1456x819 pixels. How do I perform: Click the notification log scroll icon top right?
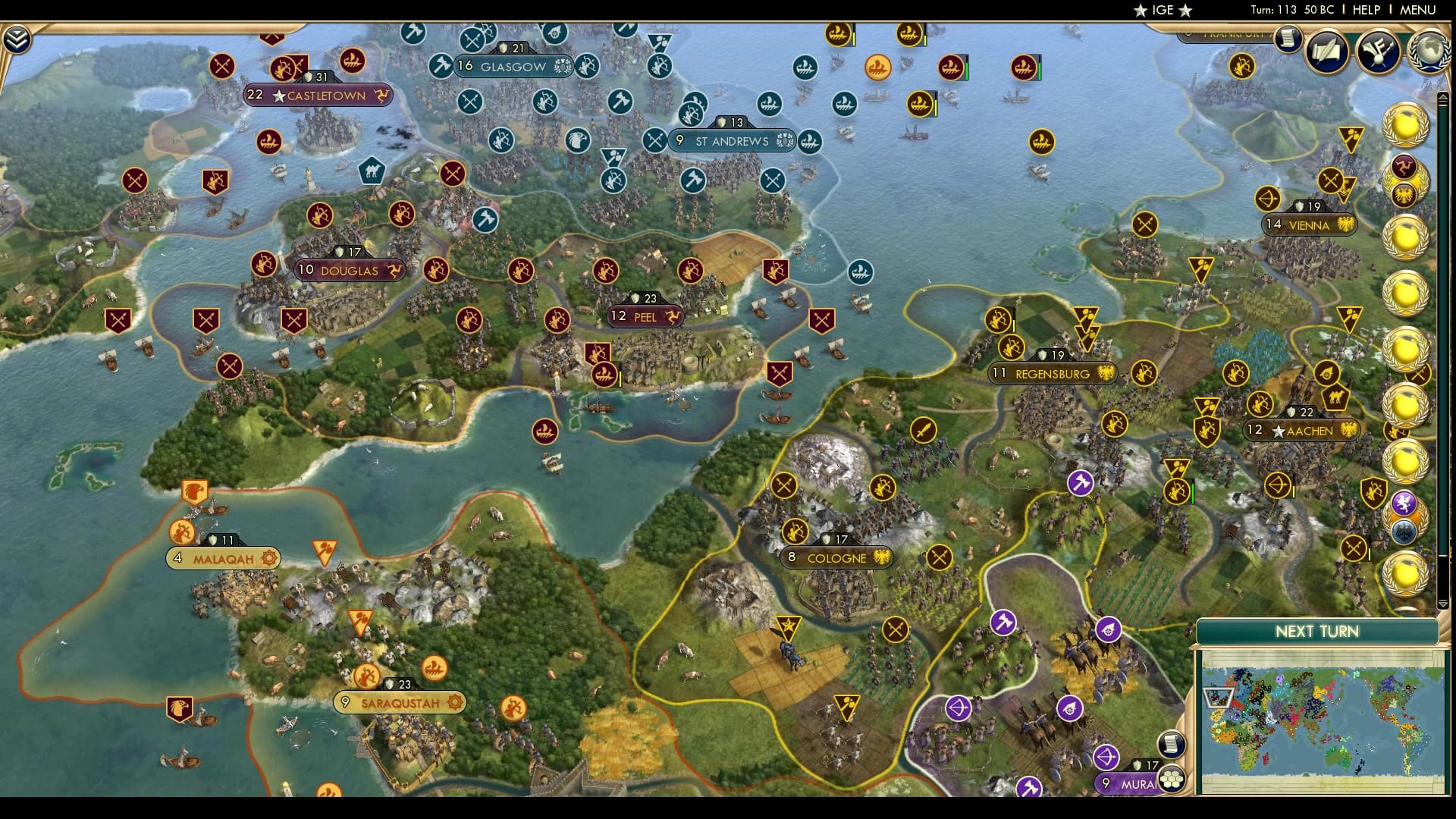click(1288, 40)
